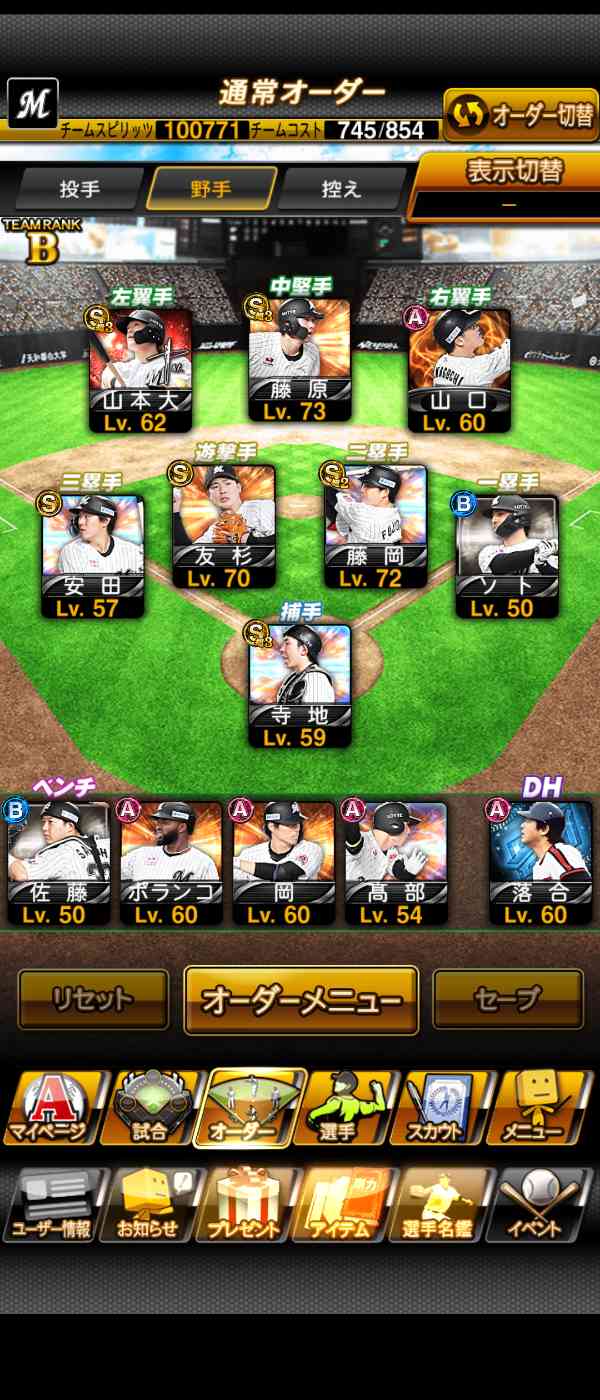Image resolution: width=600 pixels, height=1400 pixels.
Task: Open the オーダーメニュー order menu
Action: coord(301,1000)
